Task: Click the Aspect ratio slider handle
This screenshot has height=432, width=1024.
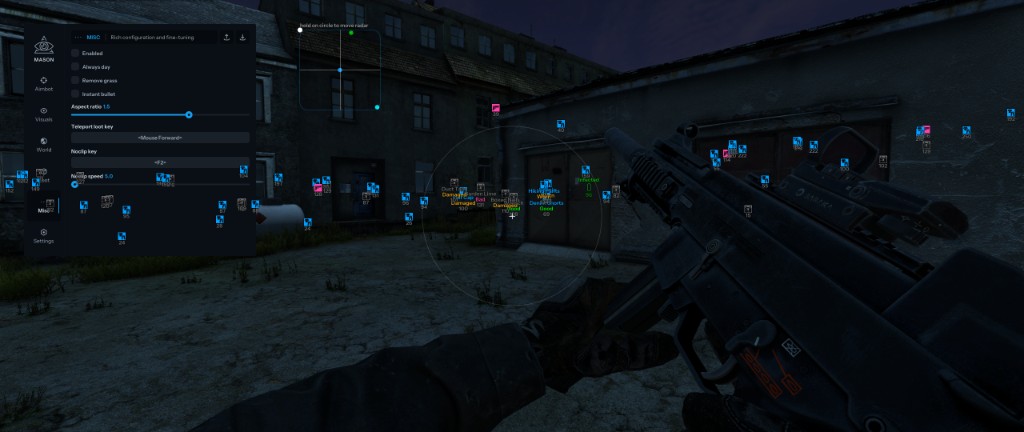Action: [x=189, y=115]
